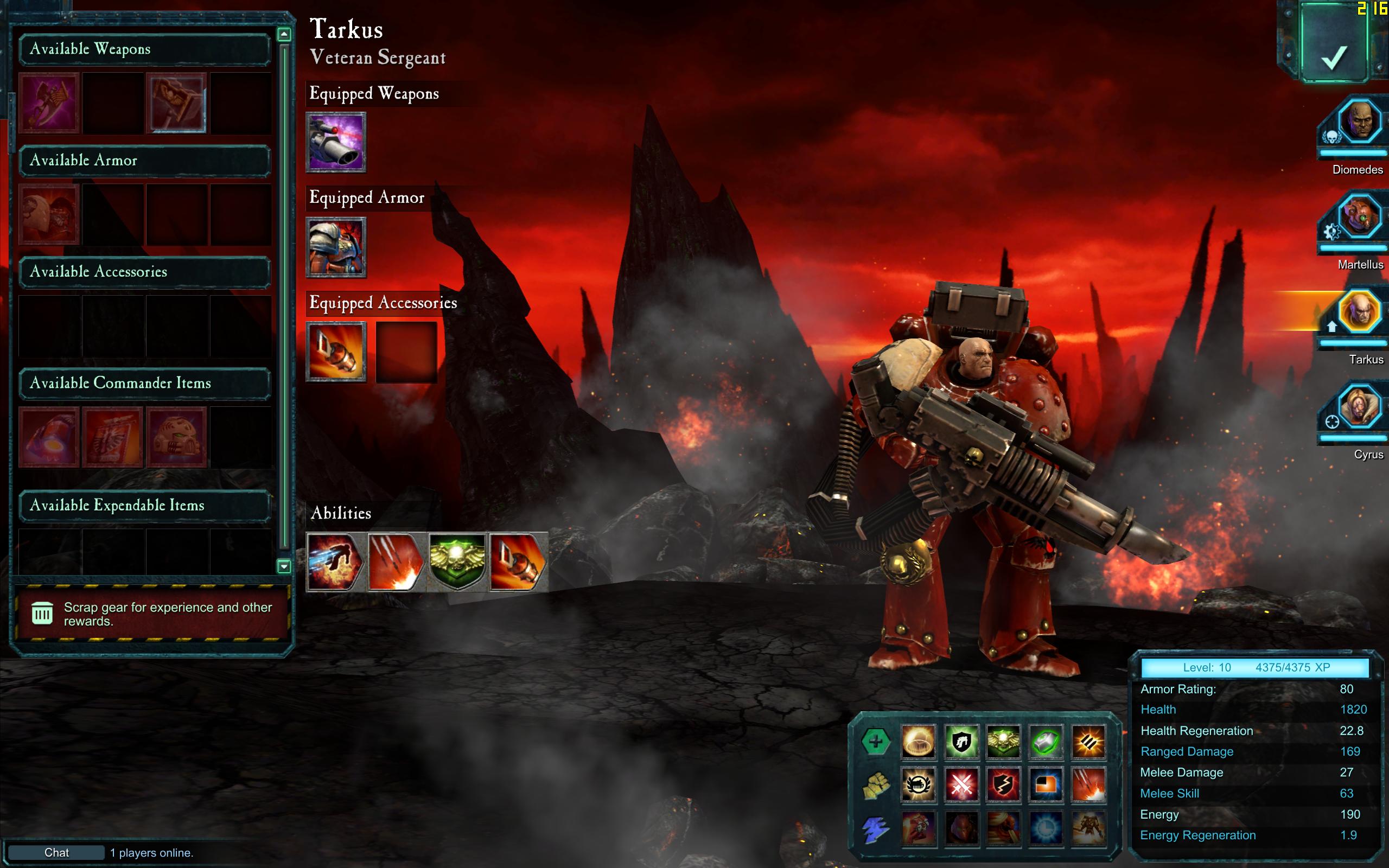The image size is (1389, 868).
Task: Select Diomedes from the squad list
Action: (1359, 122)
